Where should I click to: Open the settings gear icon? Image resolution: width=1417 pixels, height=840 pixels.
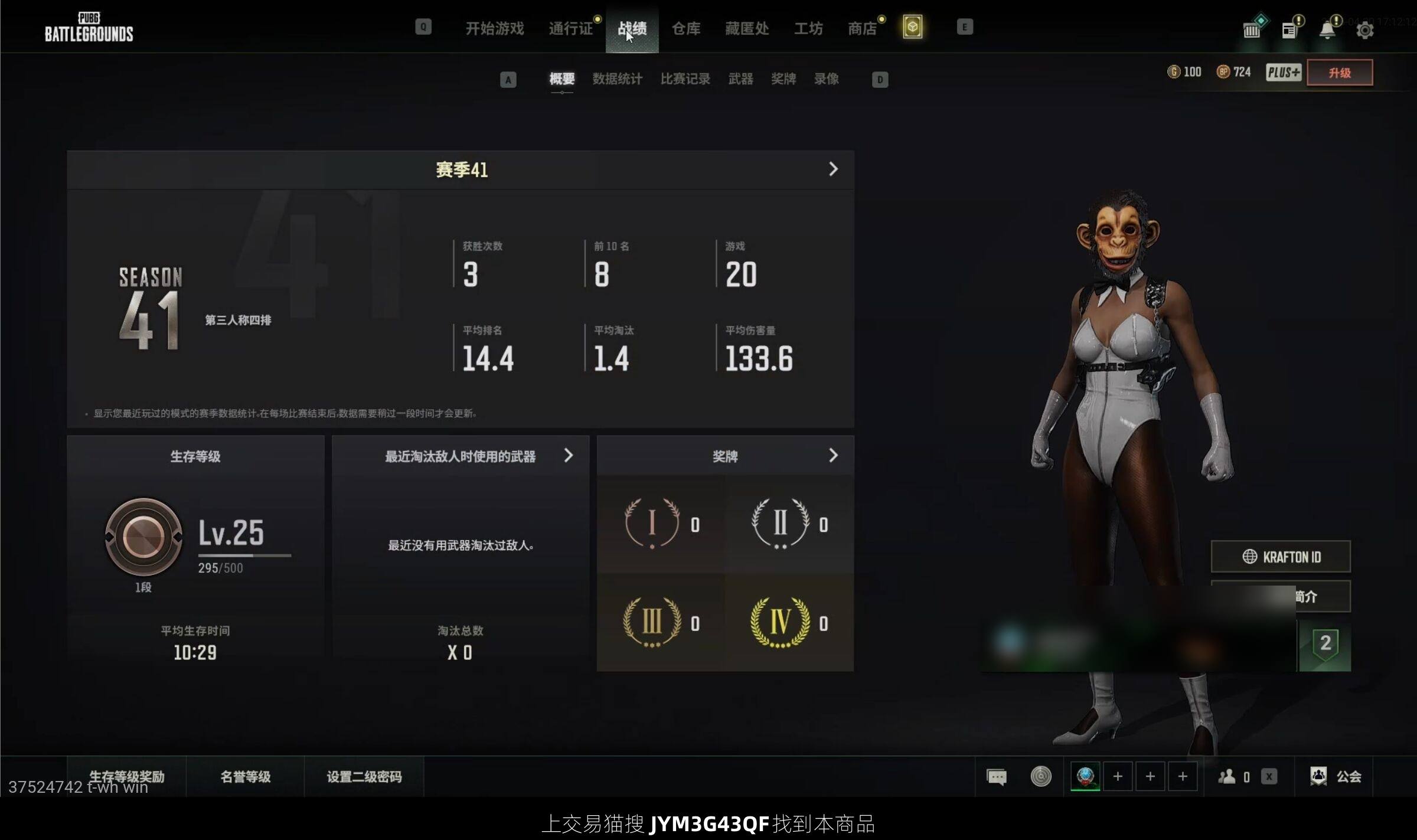pyautogui.click(x=1364, y=30)
